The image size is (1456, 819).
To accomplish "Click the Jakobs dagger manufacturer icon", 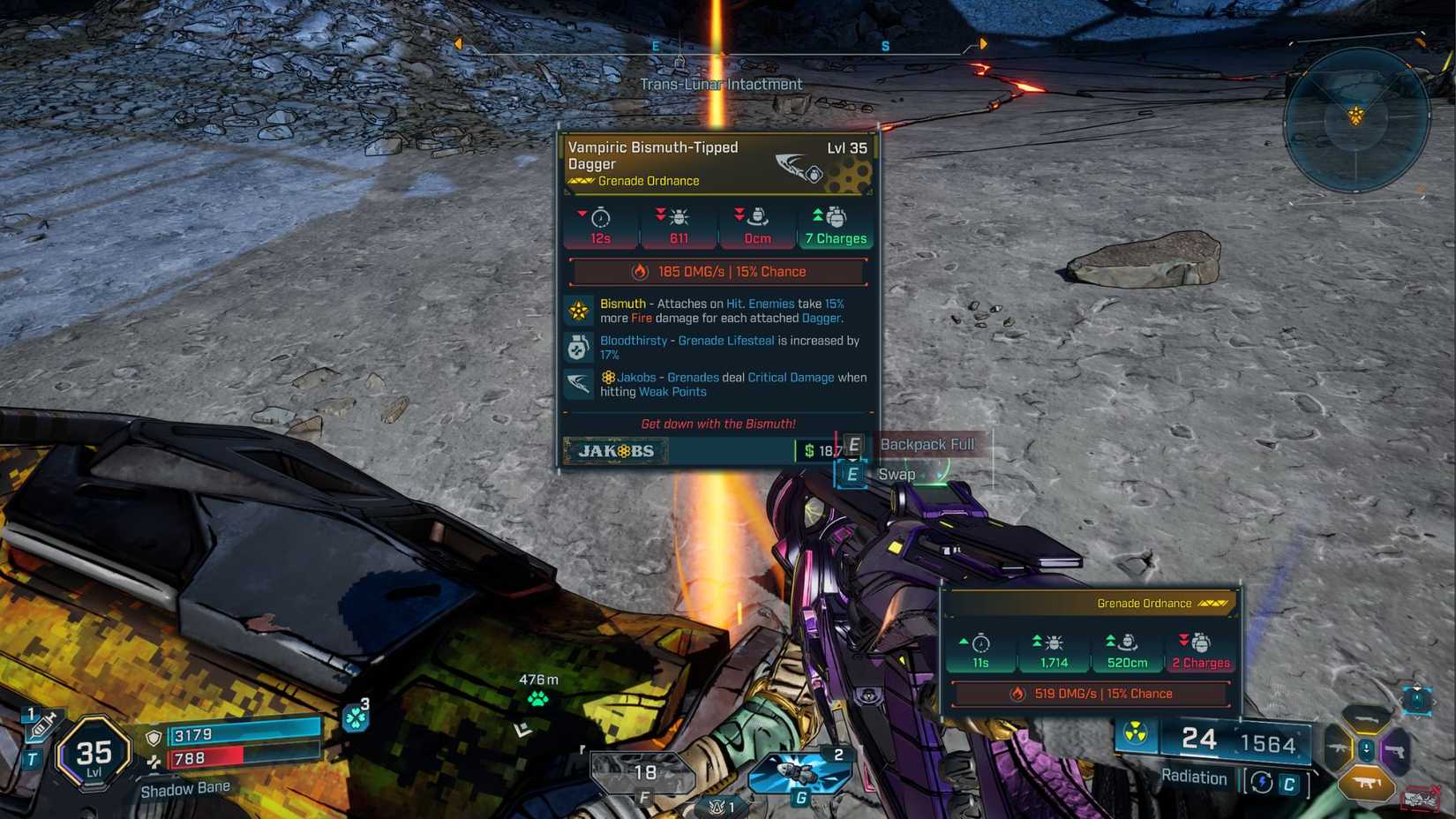I will (x=578, y=386).
